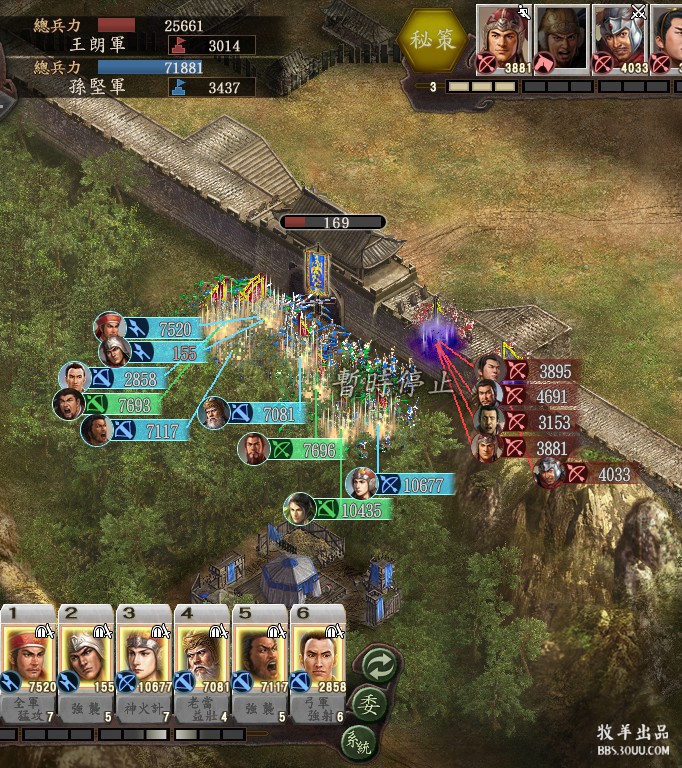Choose officer card 3 with 10677 troops

click(x=144, y=653)
